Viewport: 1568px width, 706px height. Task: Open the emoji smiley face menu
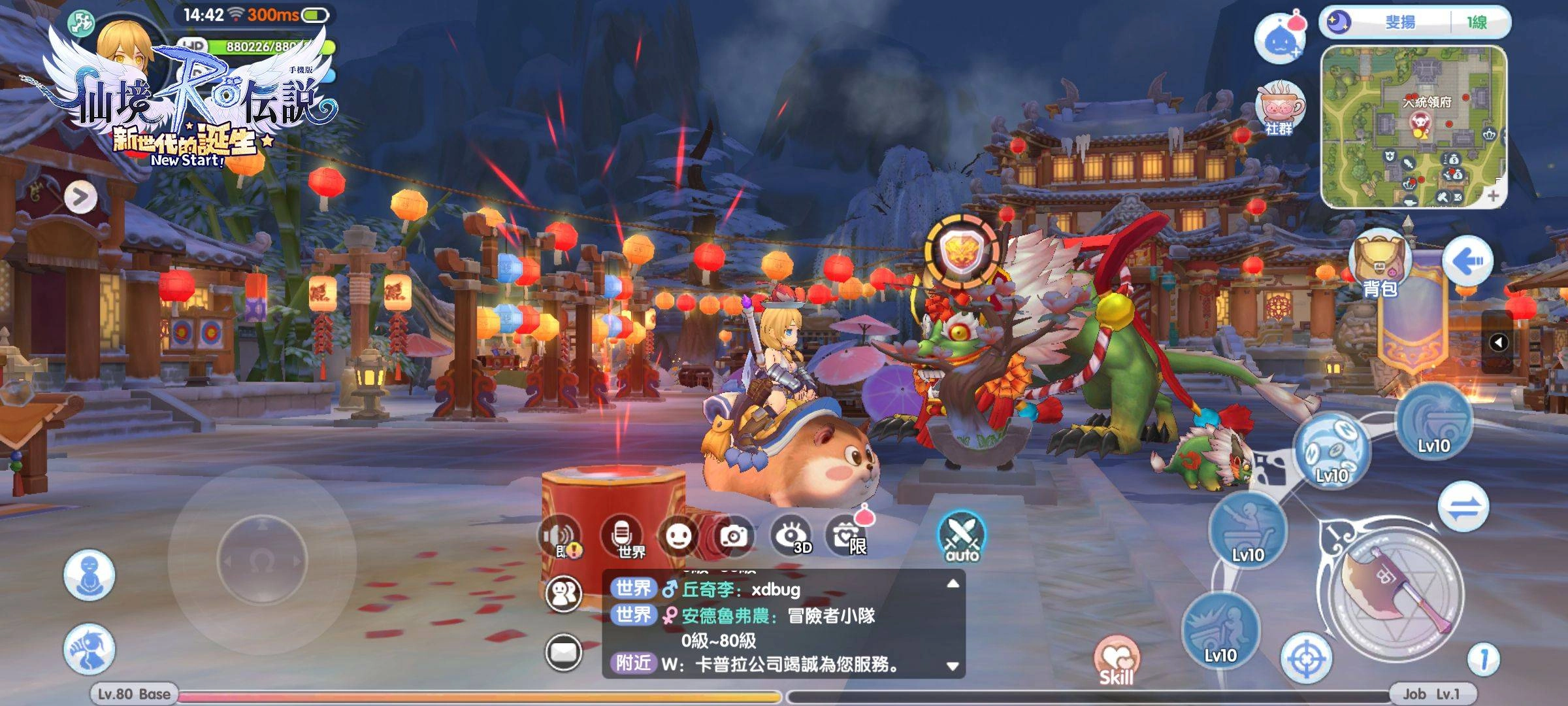[x=678, y=537]
